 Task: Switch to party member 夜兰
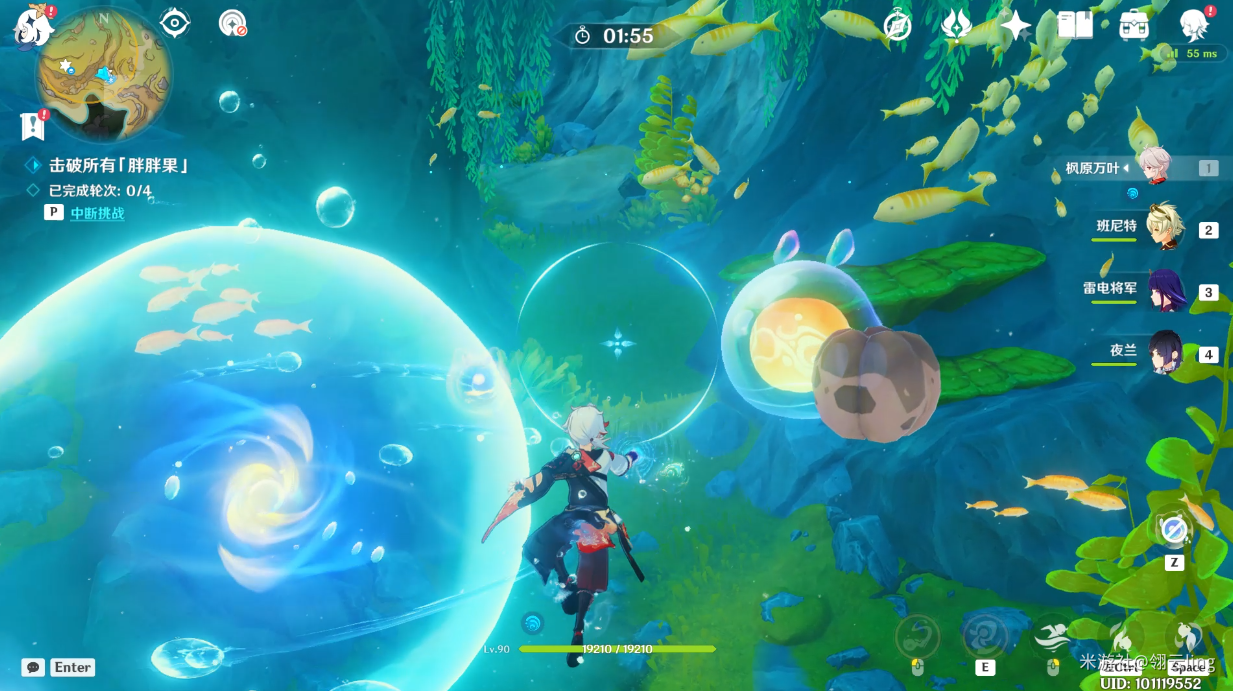[1165, 353]
